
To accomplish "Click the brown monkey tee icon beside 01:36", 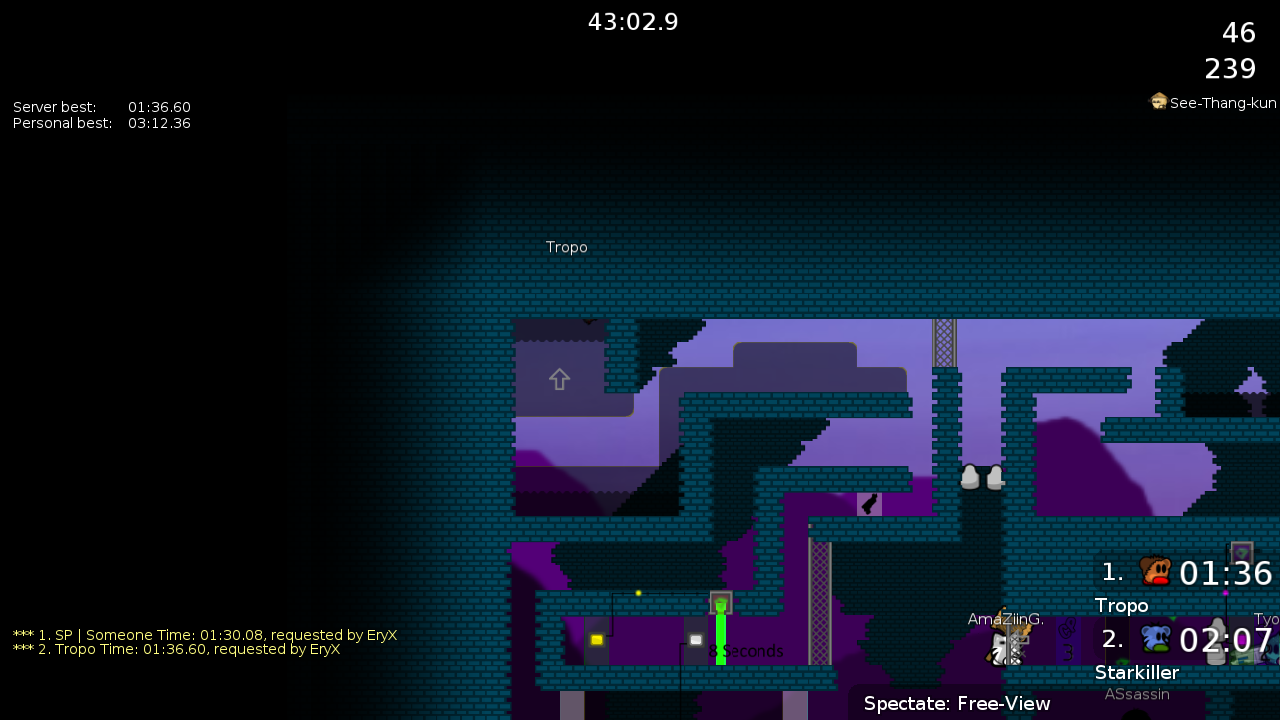I will [x=1155, y=572].
